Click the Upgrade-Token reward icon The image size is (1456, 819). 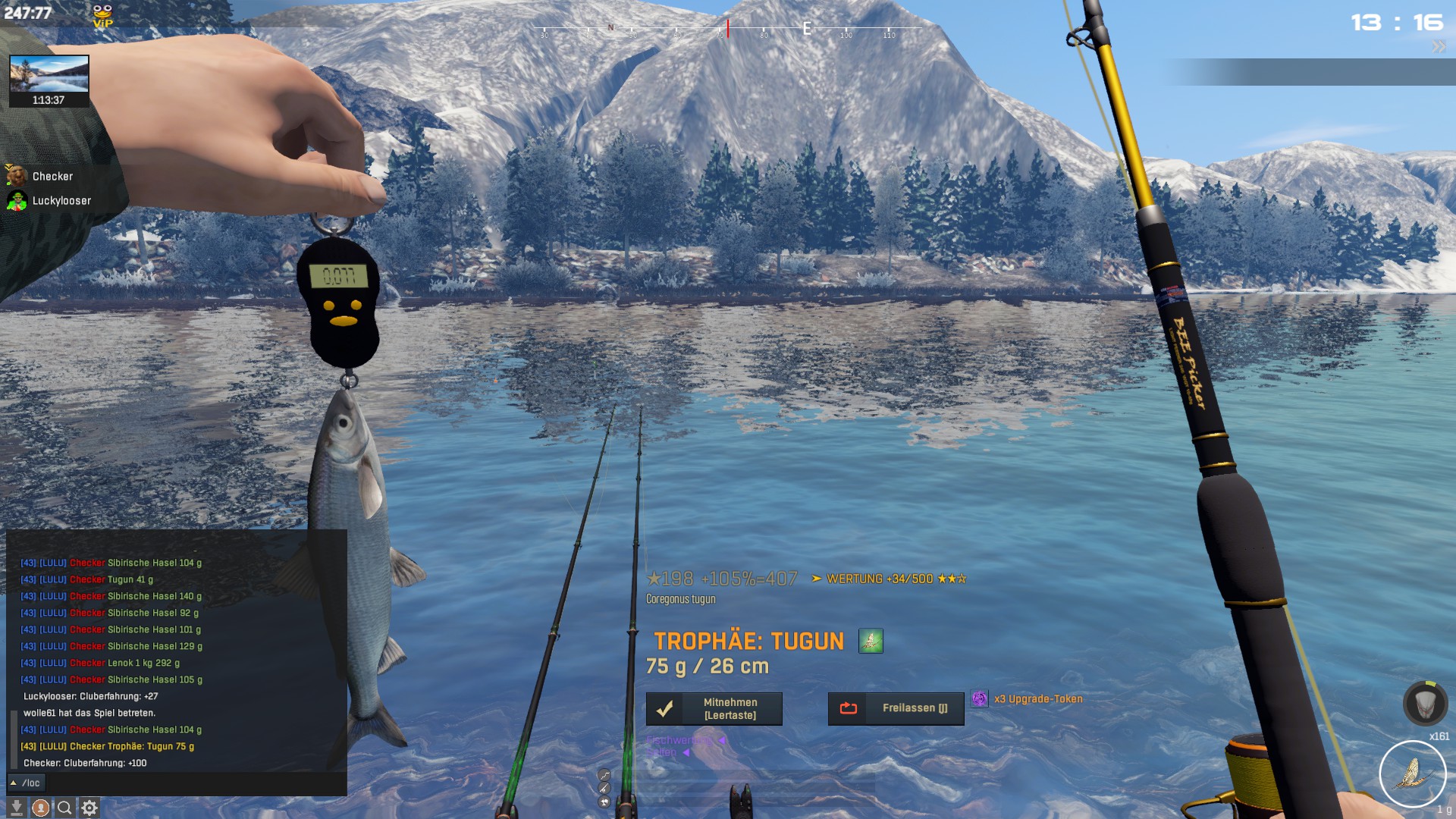click(980, 699)
